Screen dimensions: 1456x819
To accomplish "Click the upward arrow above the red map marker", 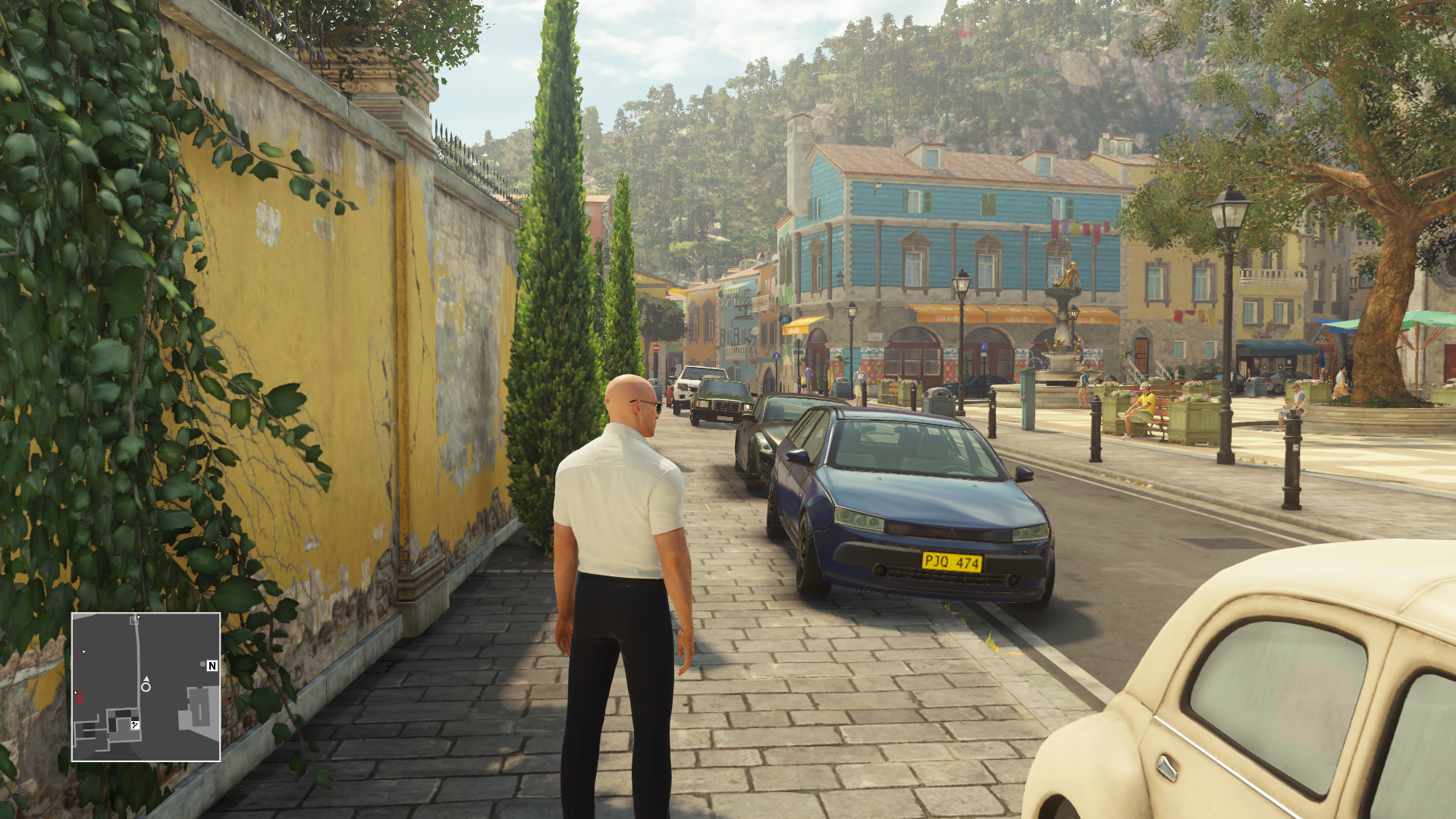I will 83,651.
